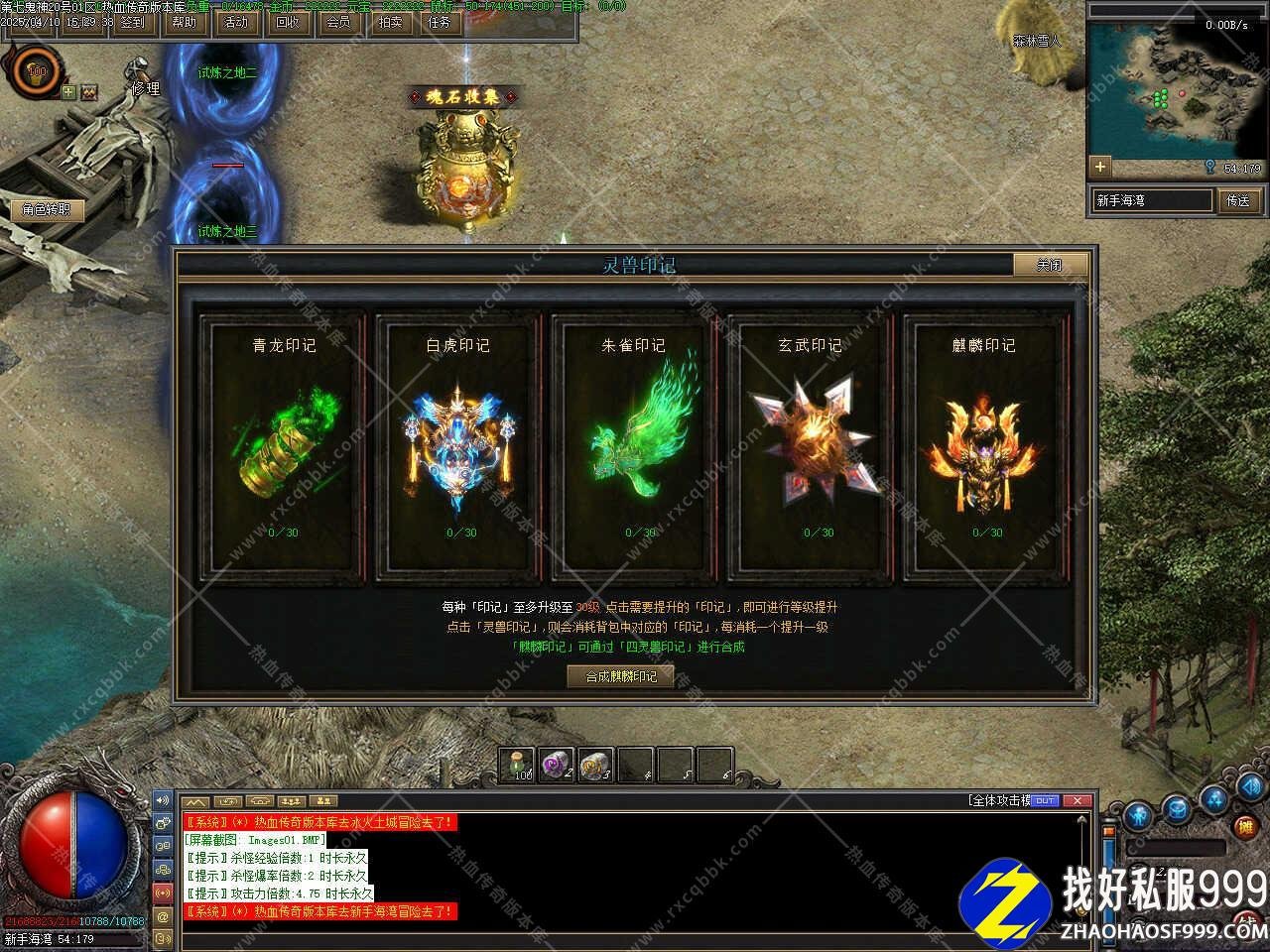
Task: Choose the 麒麟印记 card
Action: click(985, 446)
